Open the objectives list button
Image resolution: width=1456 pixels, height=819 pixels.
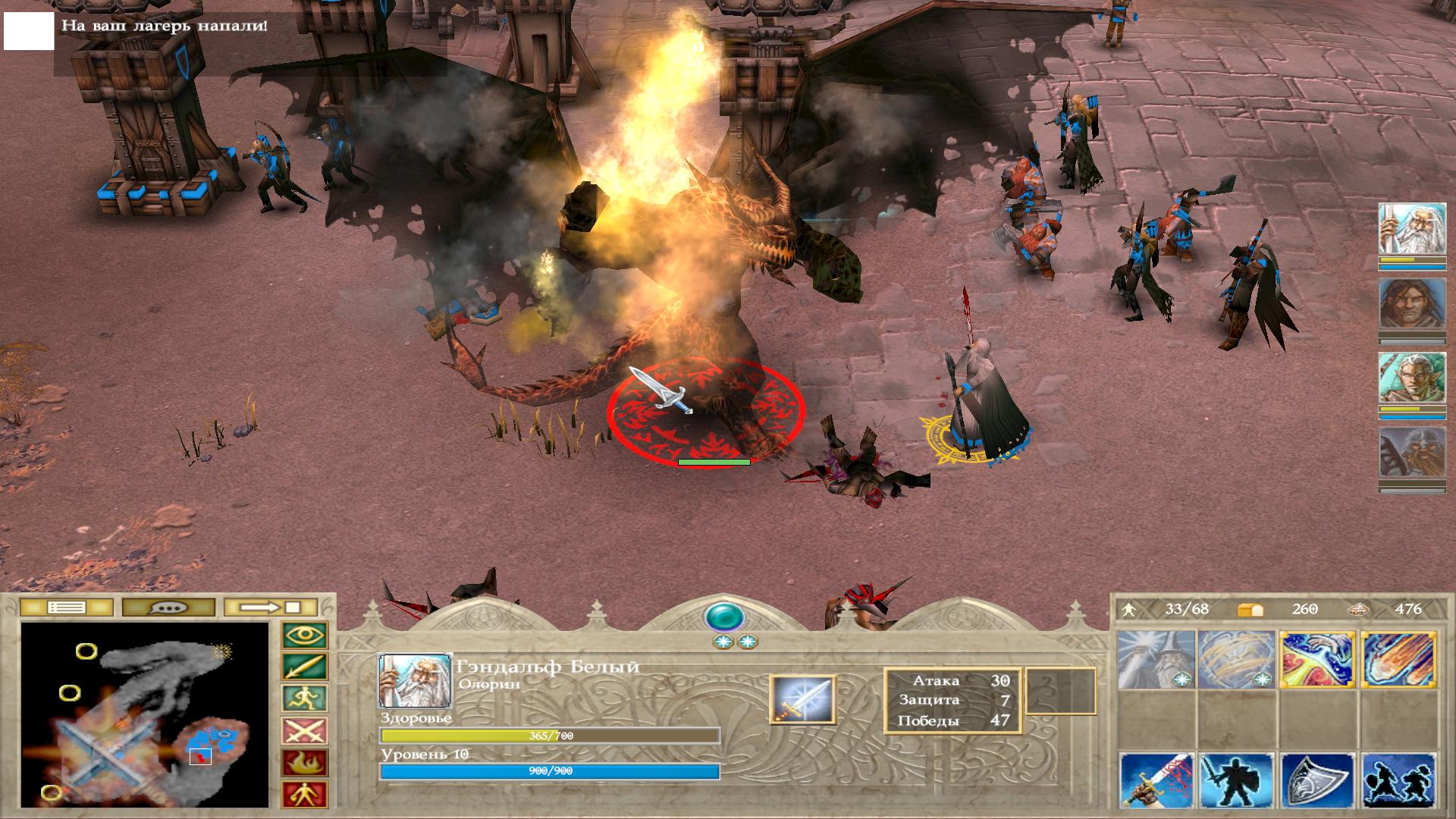(67, 607)
